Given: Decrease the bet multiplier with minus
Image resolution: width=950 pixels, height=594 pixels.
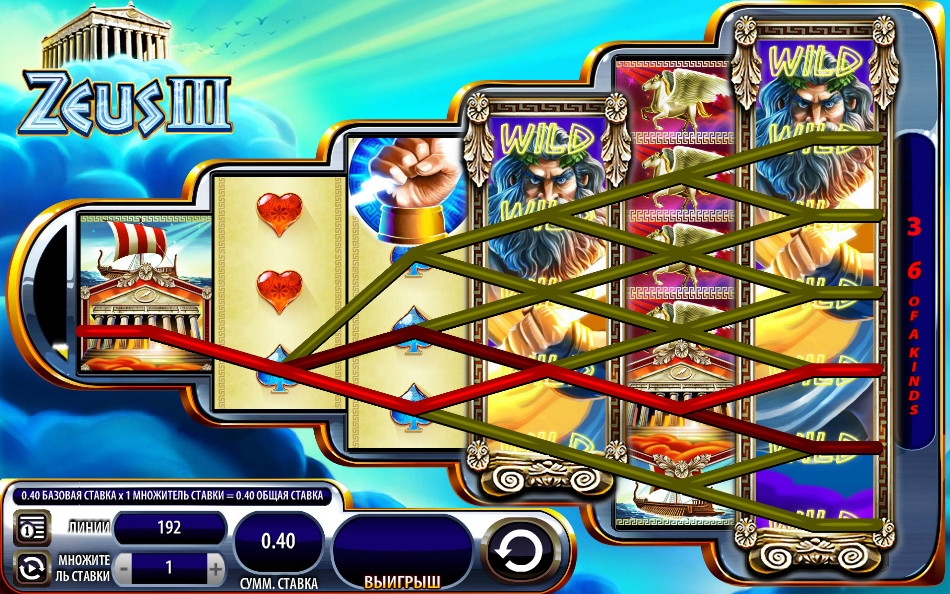Looking at the screenshot, I should click(123, 568).
